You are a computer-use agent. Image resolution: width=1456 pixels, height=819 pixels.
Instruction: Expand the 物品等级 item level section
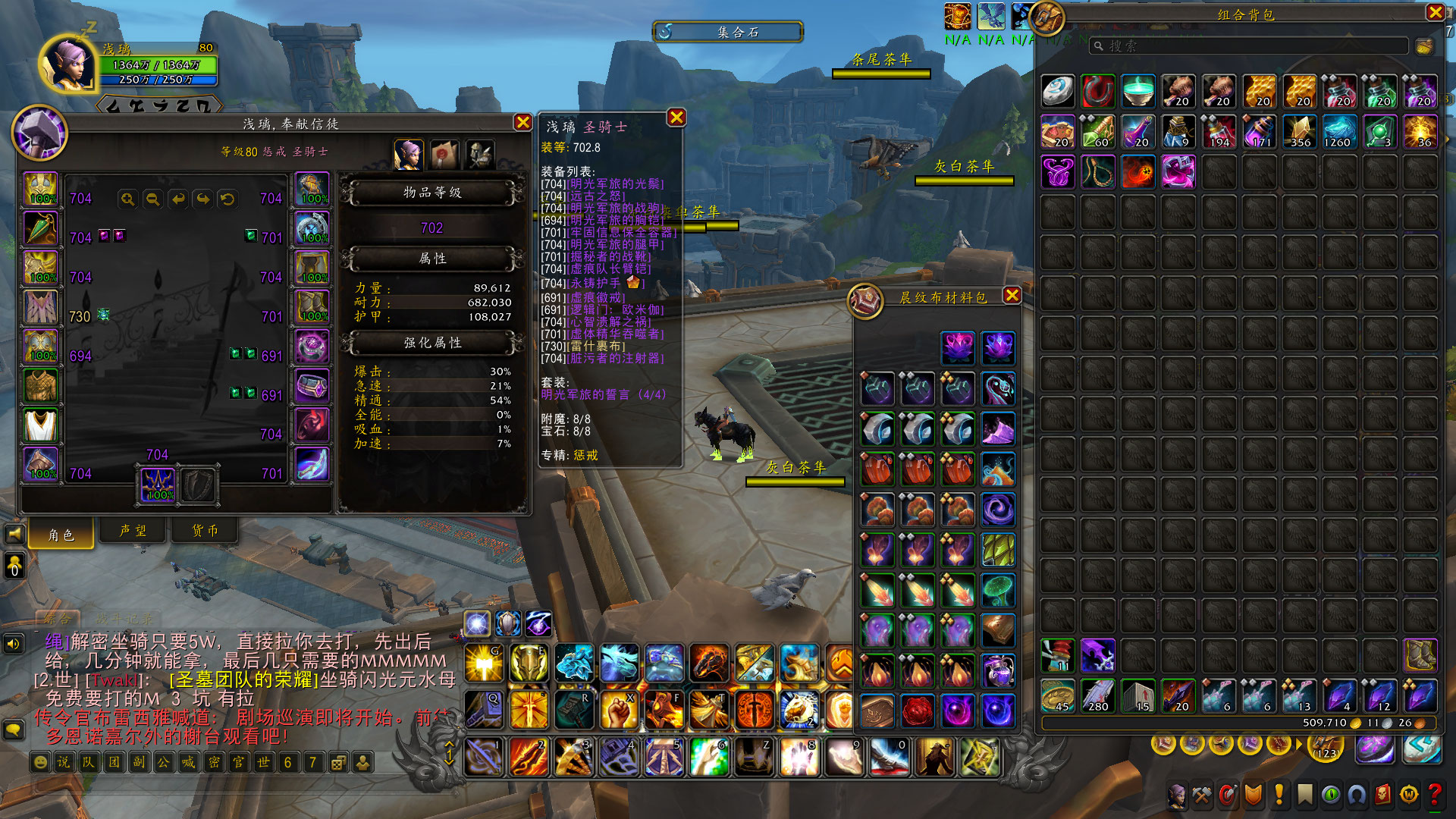[x=432, y=193]
